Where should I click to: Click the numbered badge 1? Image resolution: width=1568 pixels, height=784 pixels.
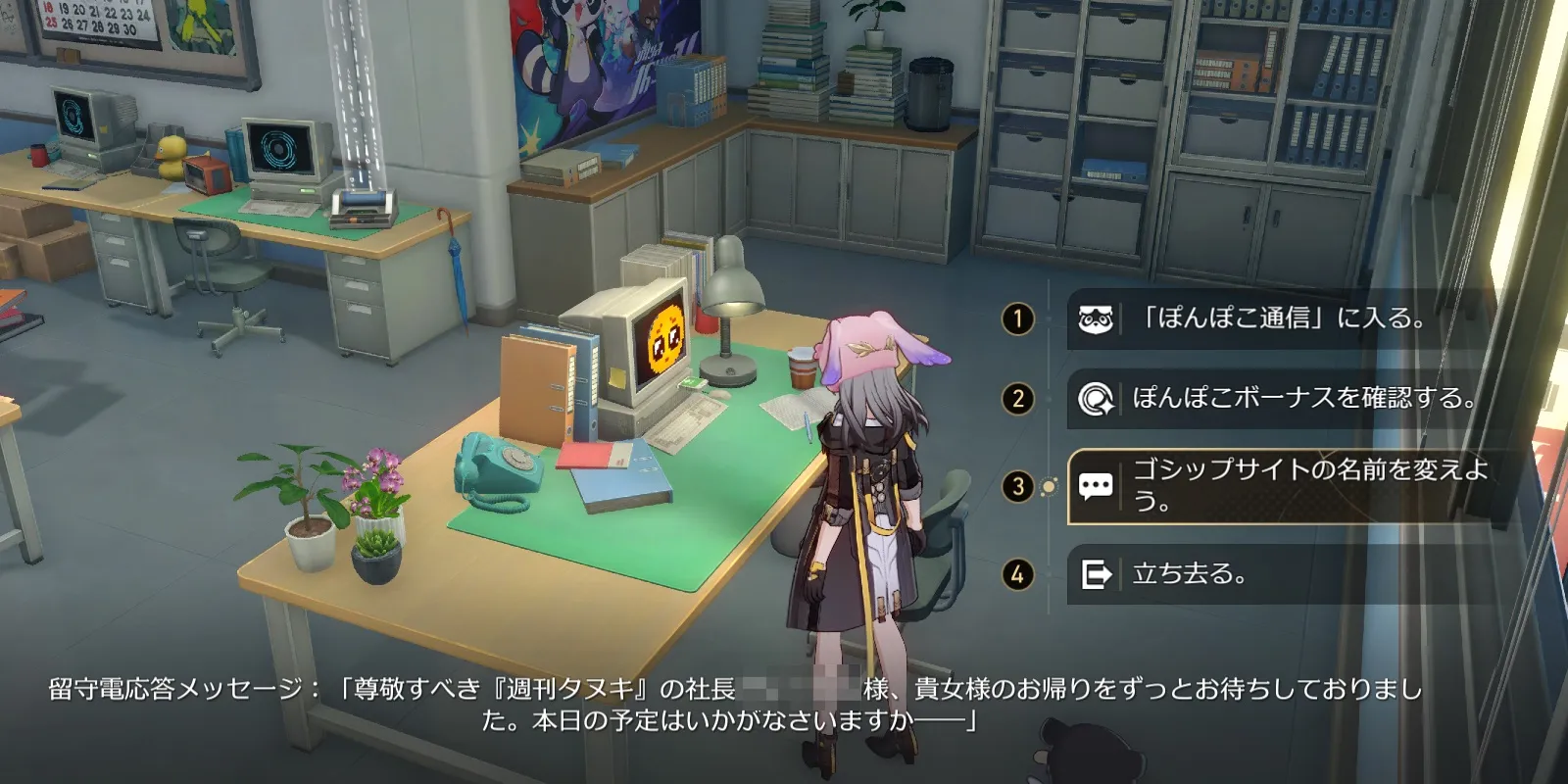click(x=1020, y=318)
